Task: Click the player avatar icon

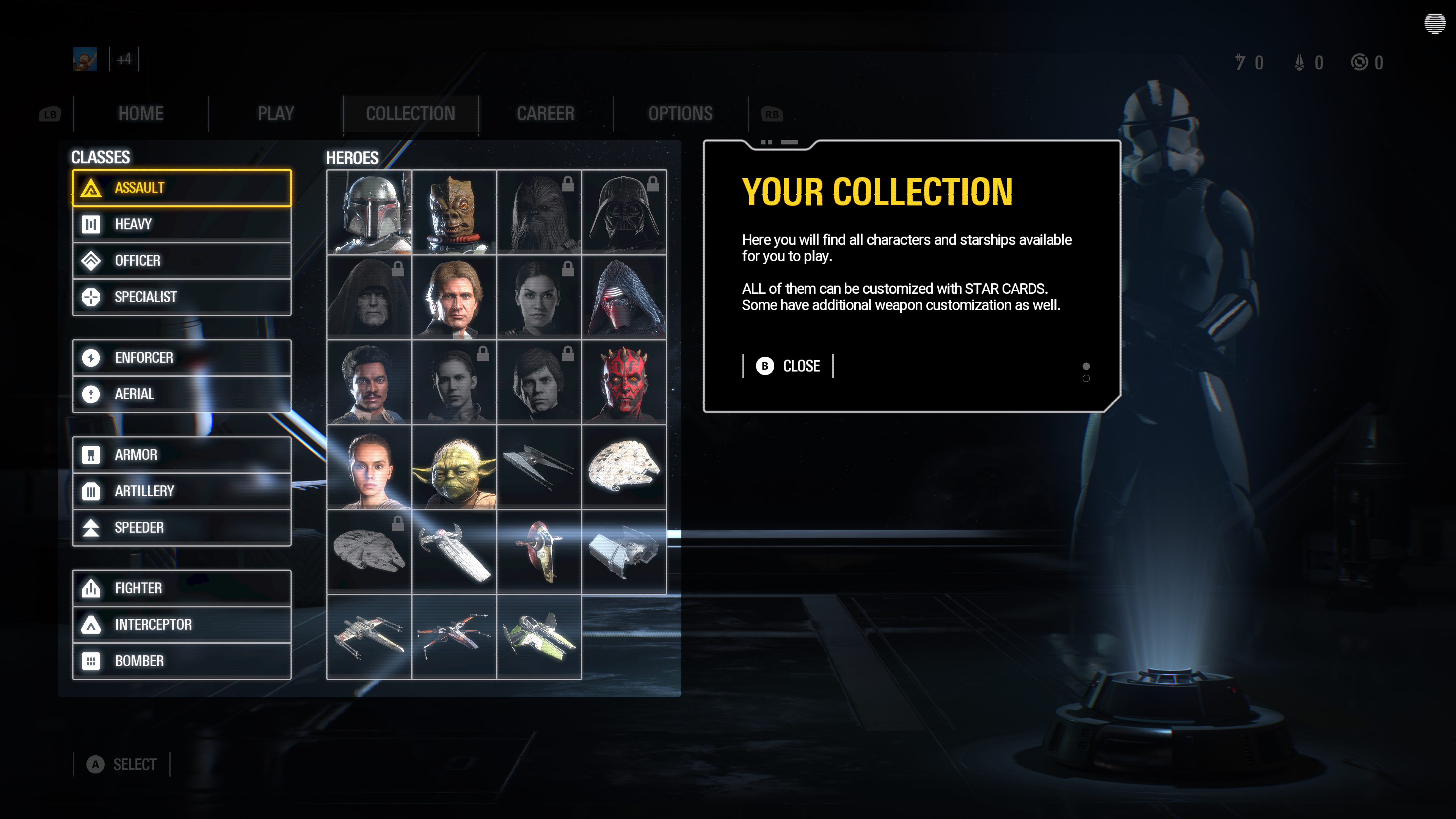Action: pyautogui.click(x=85, y=60)
